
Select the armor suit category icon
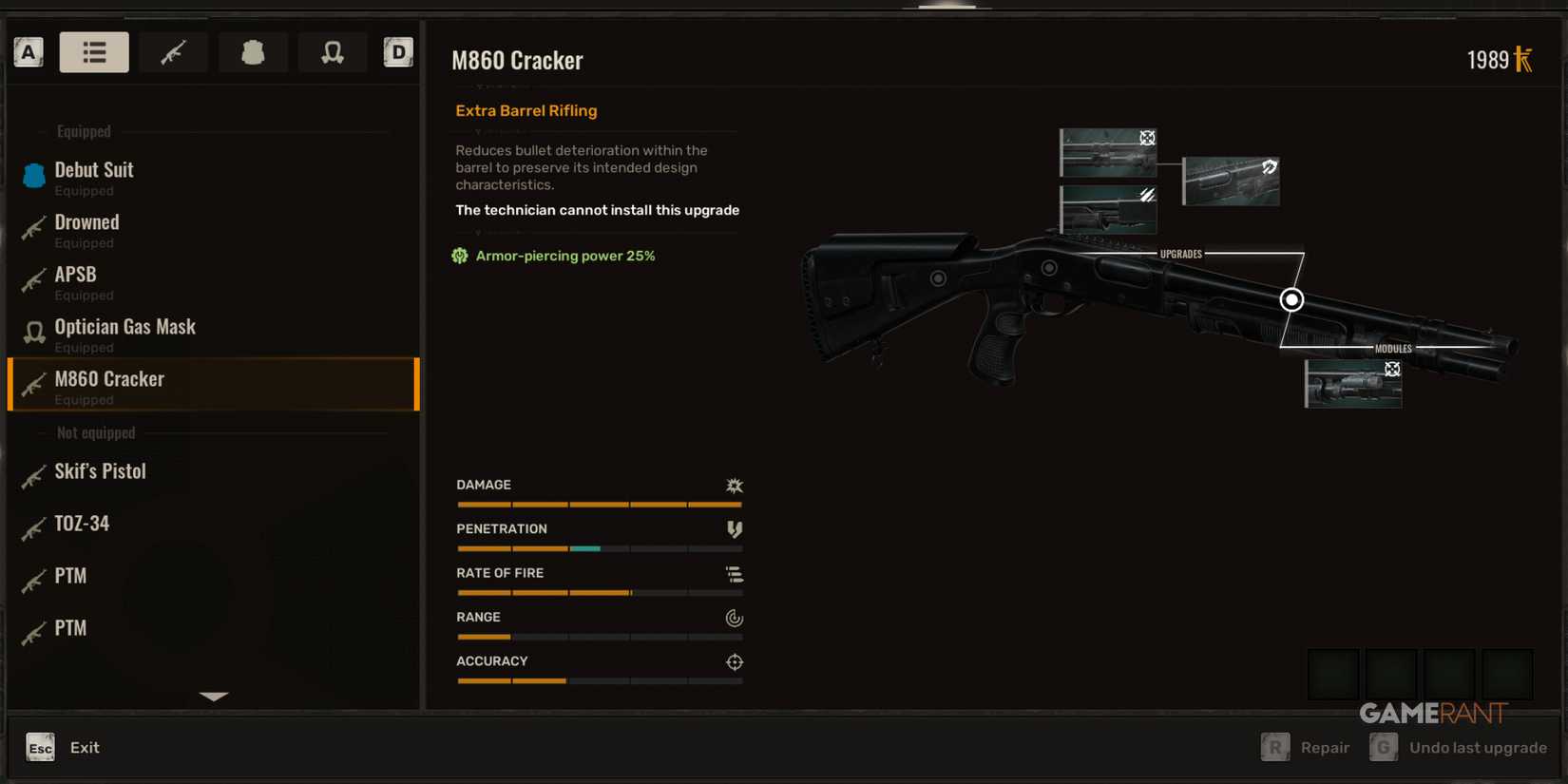pos(253,51)
